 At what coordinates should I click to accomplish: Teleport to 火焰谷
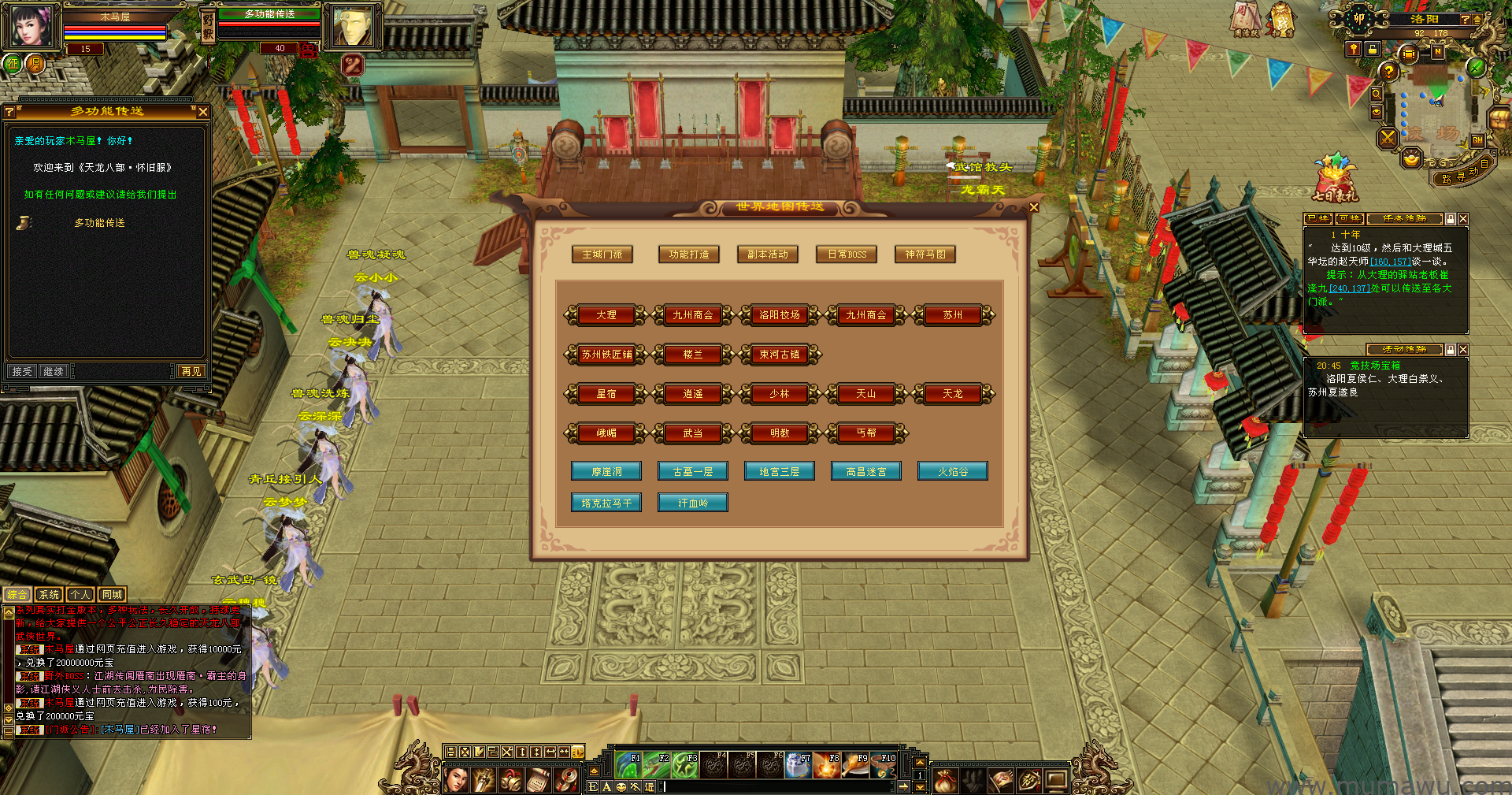(953, 471)
